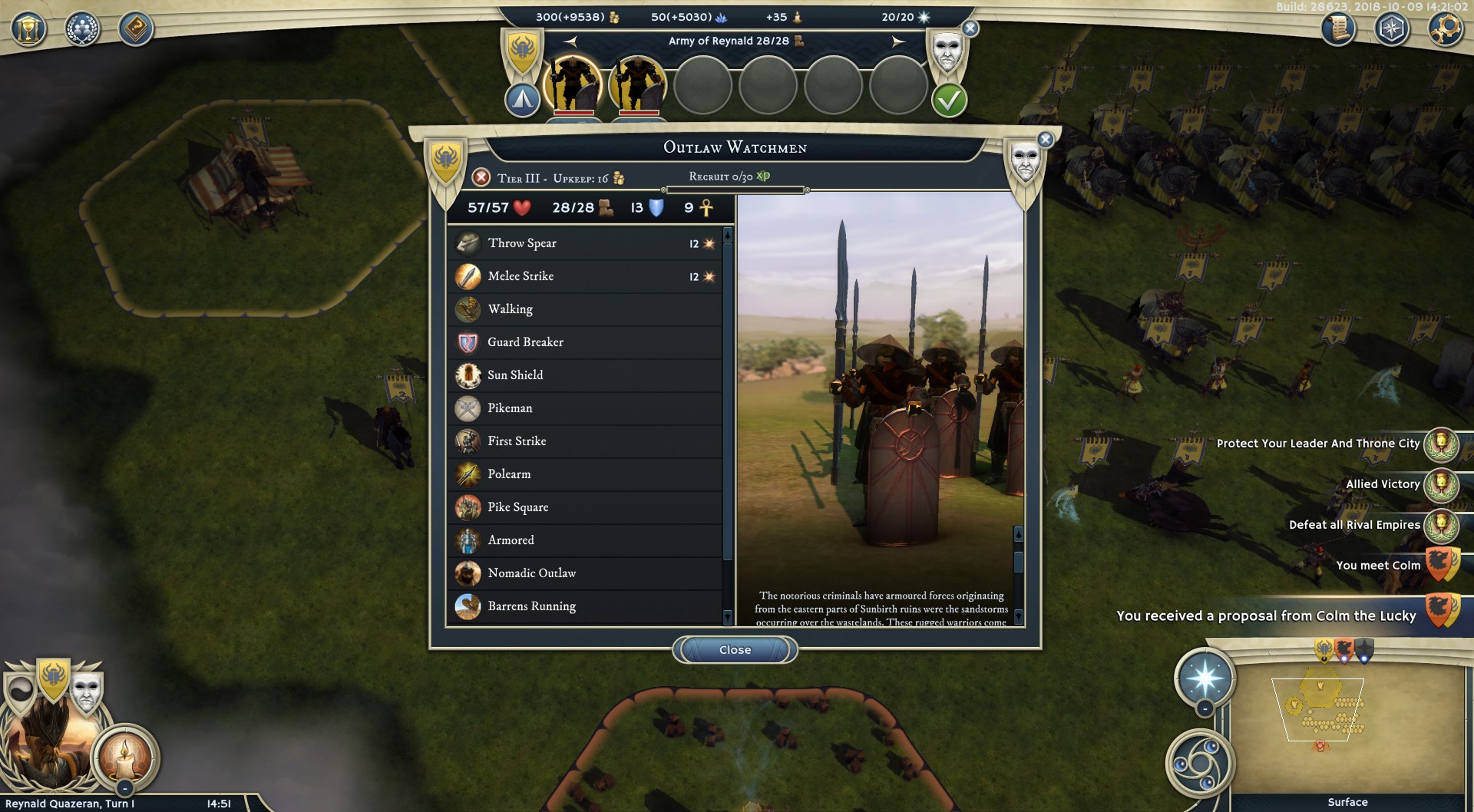Choose the Pike Square ability row
The height and width of the screenshot is (812, 1474).
click(585, 507)
